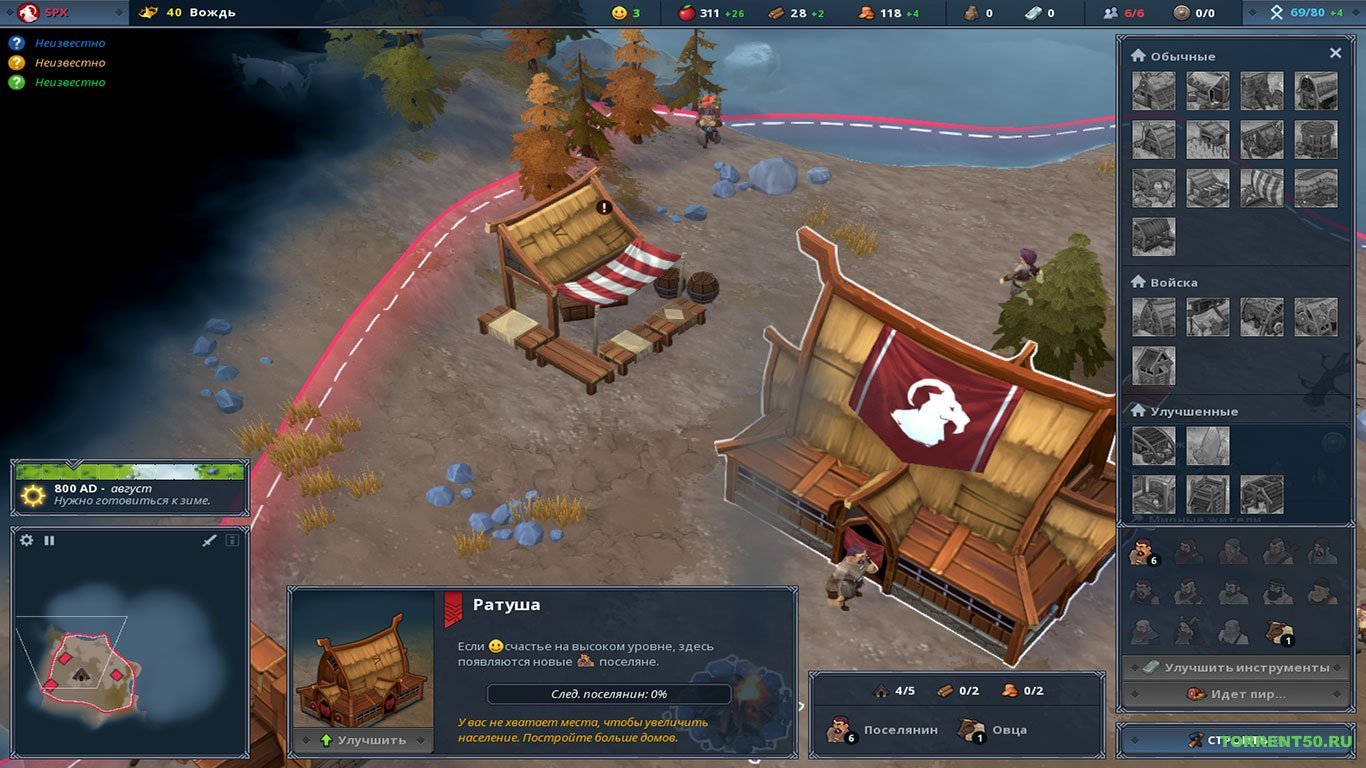This screenshot has height=768, width=1366.
Task: Select the green Неизвестно clan entry
Action: point(60,82)
